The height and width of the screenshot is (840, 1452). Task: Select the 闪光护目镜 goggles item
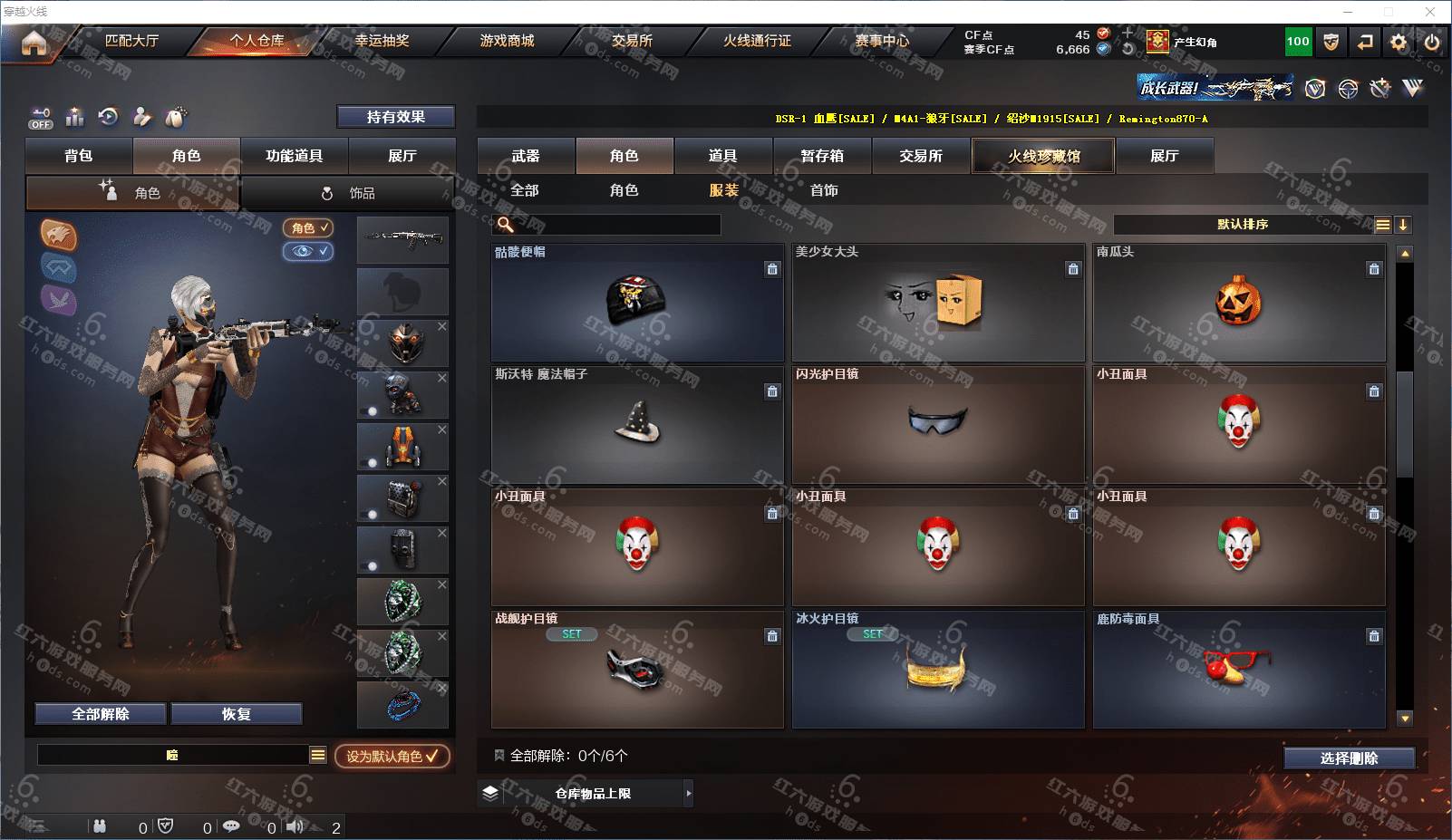coord(937,424)
